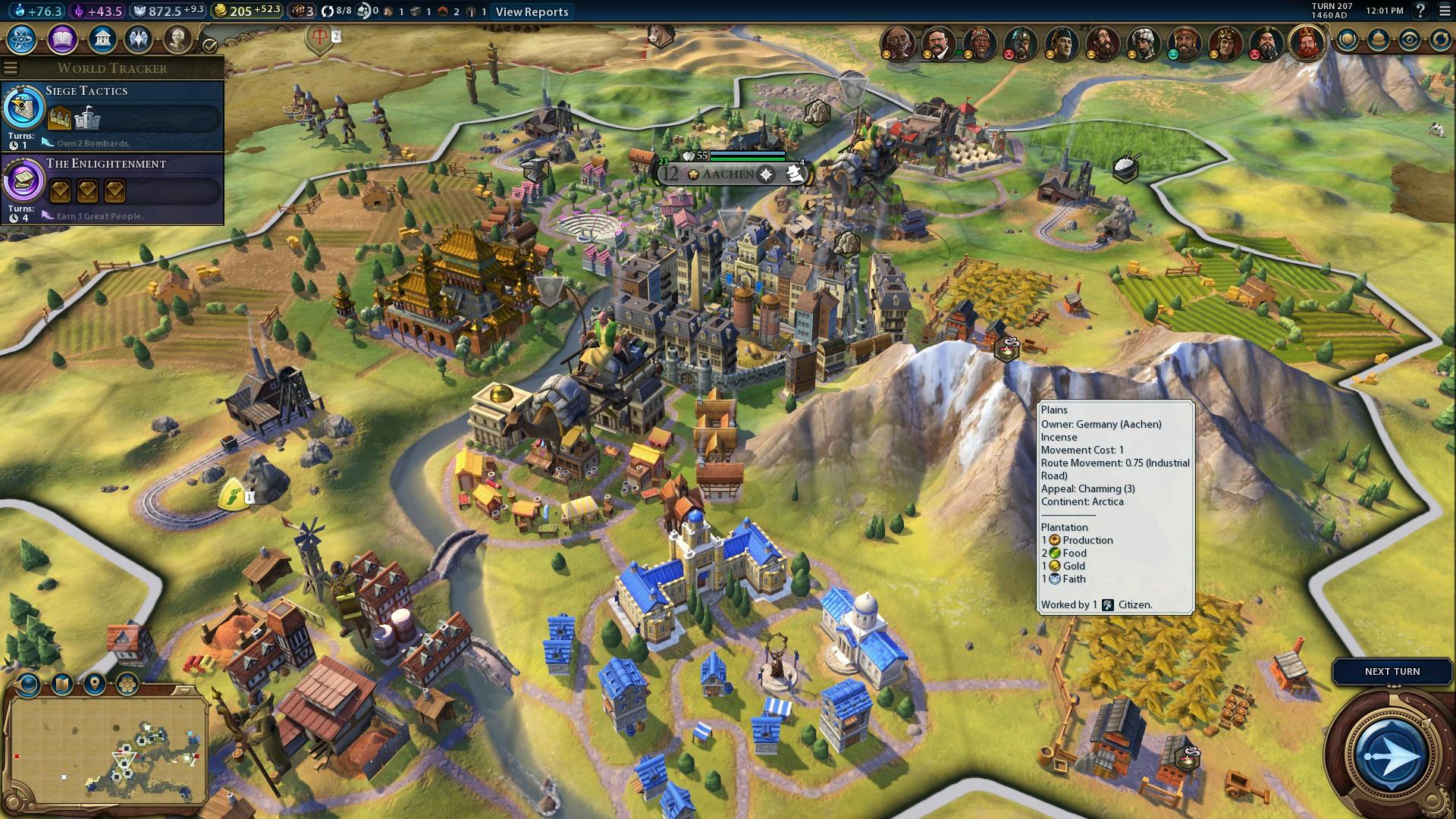The width and height of the screenshot is (1456, 819).
Task: Toggle the World Tracker hamburger menu
Action: pos(10,67)
